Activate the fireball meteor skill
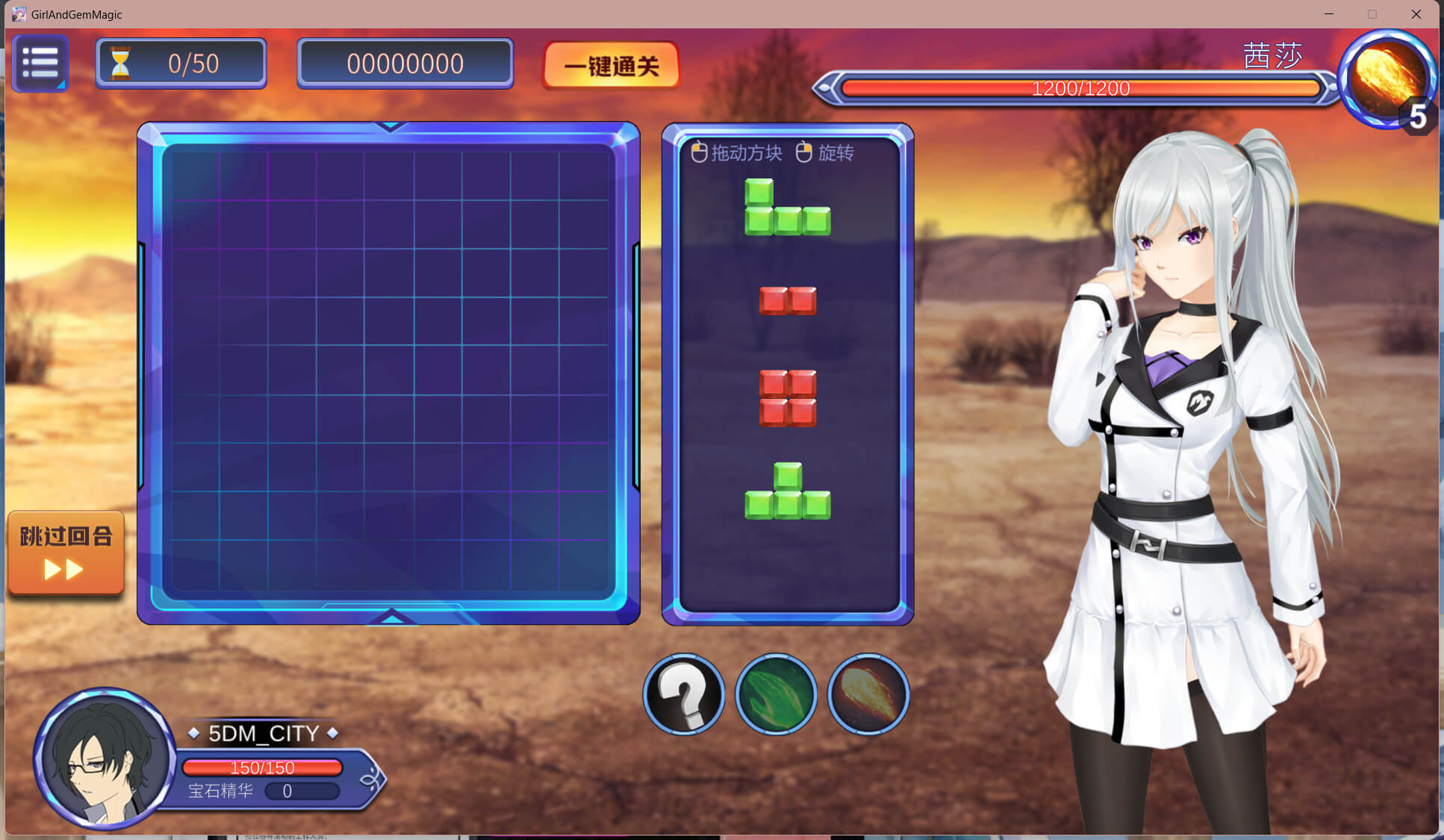 868,694
